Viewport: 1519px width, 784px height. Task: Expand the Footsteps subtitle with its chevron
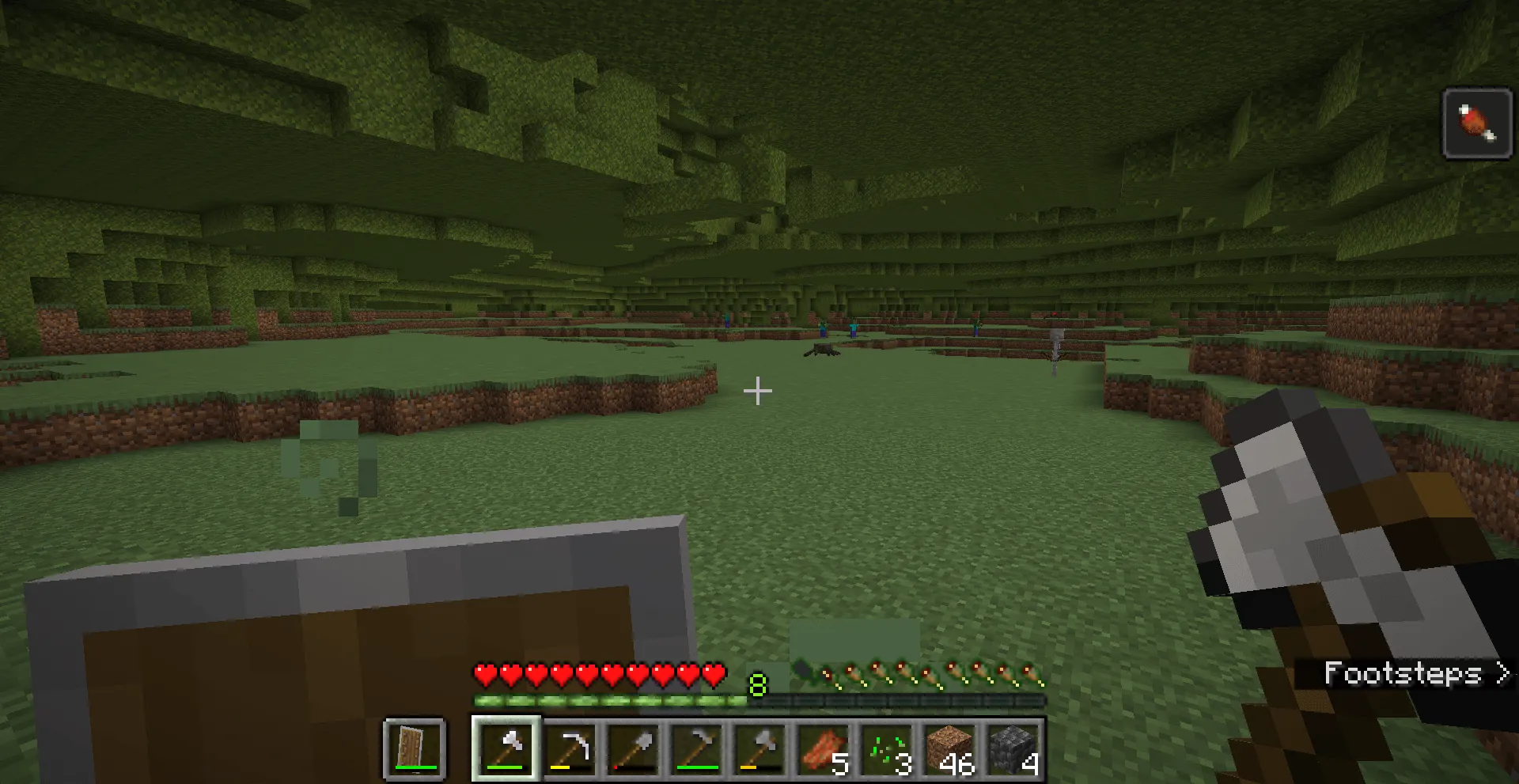1501,674
